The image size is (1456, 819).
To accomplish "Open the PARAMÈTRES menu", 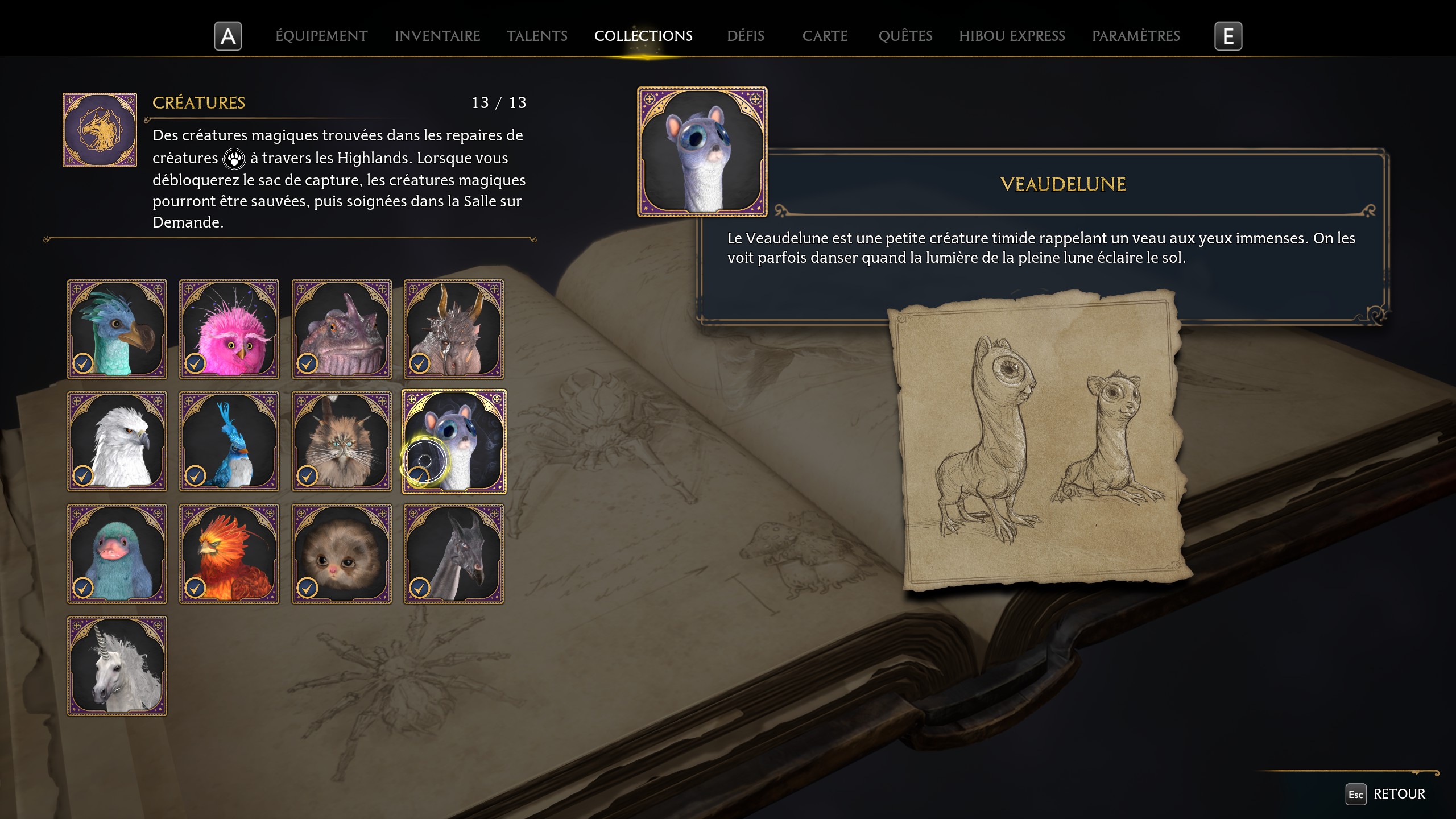I will (1136, 36).
